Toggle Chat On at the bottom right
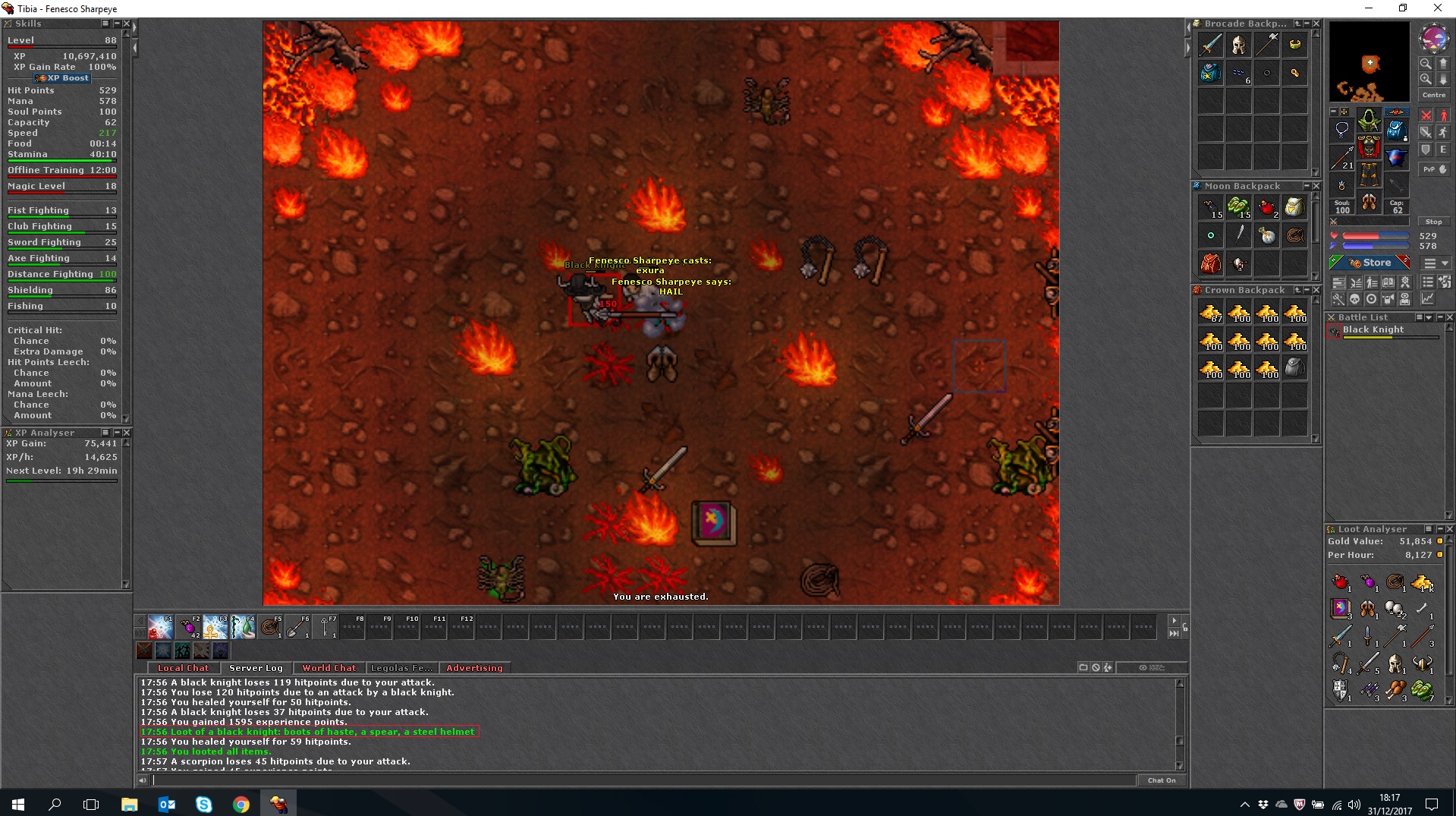Screen dimensions: 1456x816 (x=1162, y=780)
